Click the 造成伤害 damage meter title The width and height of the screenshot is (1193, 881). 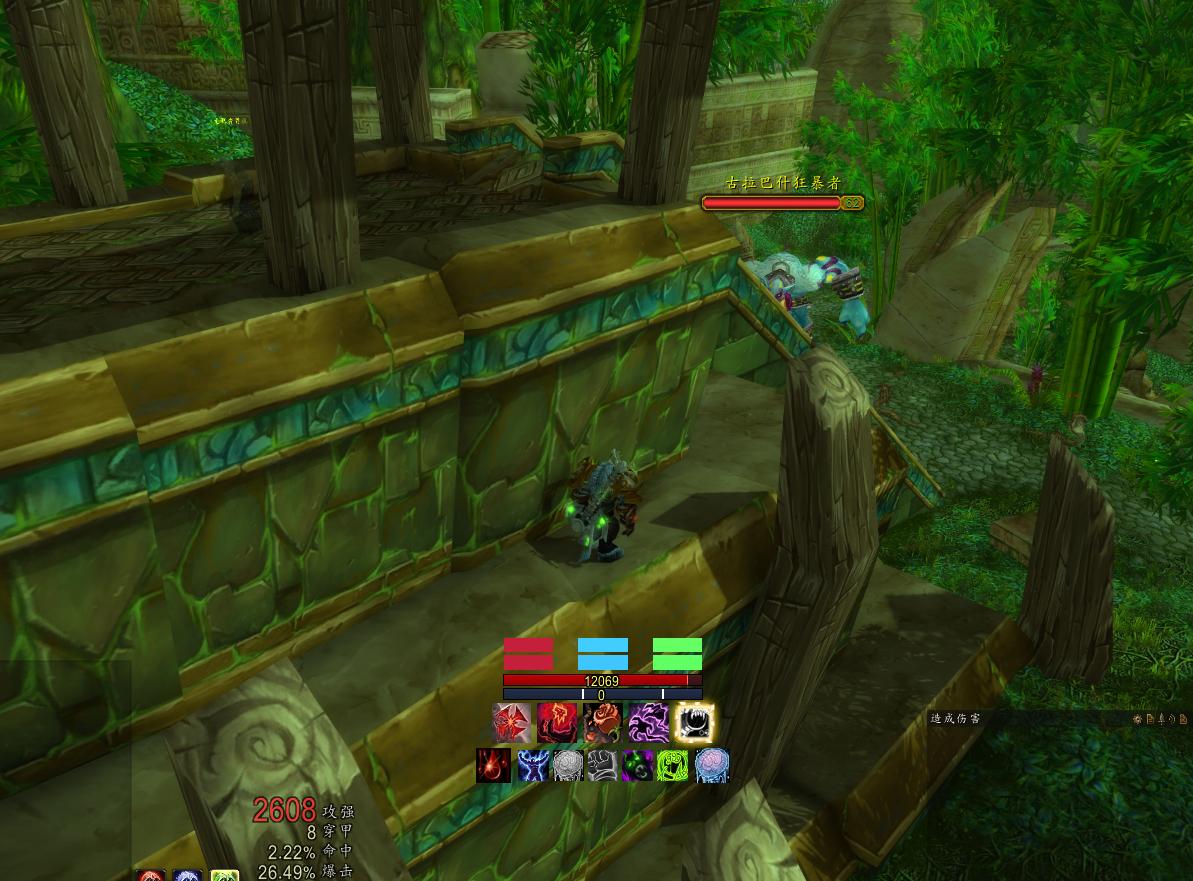[x=955, y=718]
